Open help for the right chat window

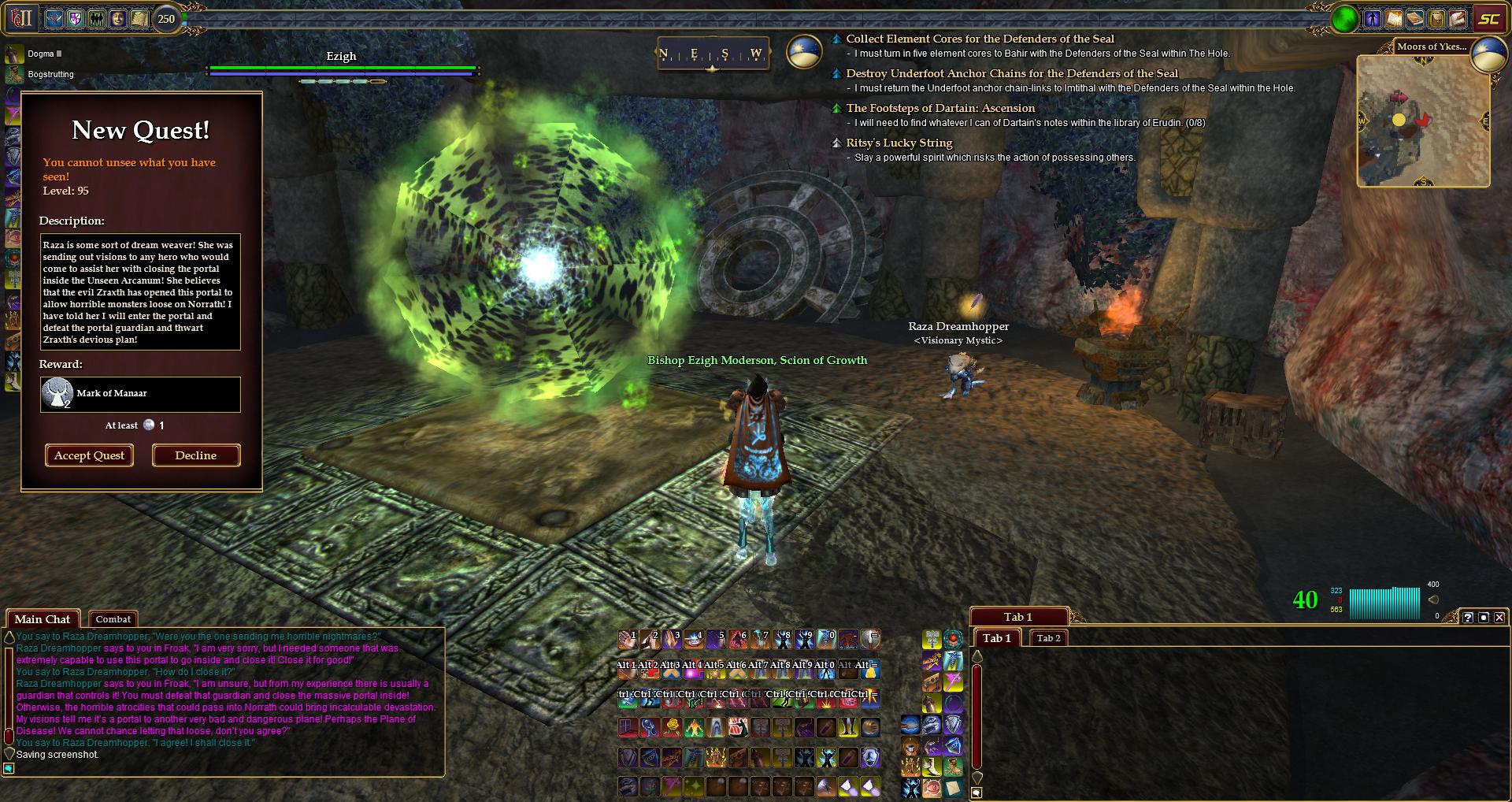pos(1468,618)
